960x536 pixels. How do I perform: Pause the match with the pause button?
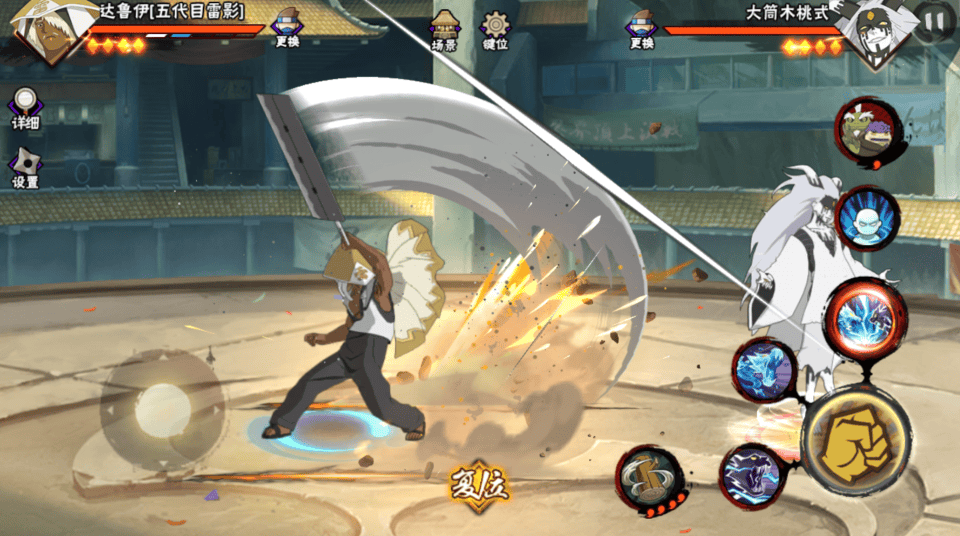click(x=934, y=20)
